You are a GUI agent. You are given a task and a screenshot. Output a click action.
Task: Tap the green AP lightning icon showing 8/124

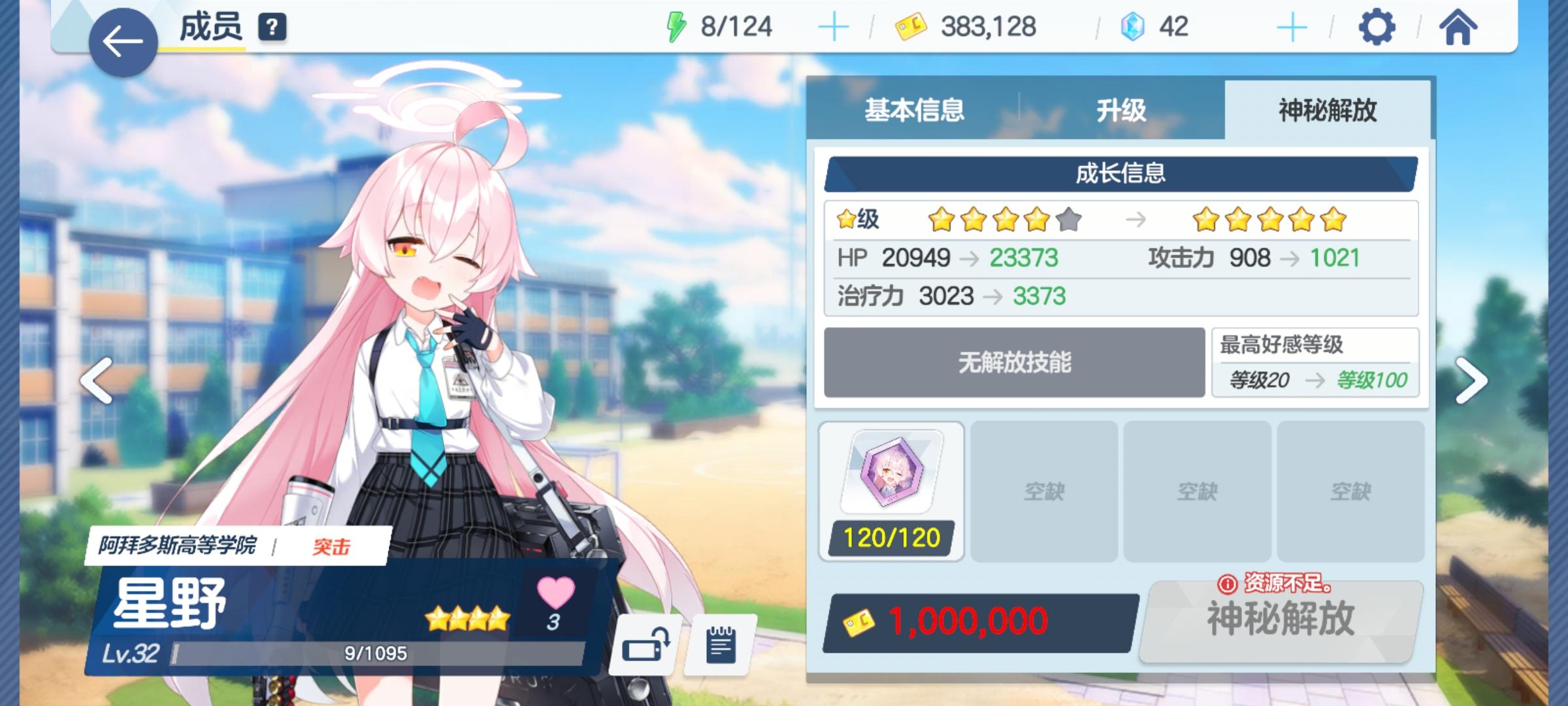678,27
